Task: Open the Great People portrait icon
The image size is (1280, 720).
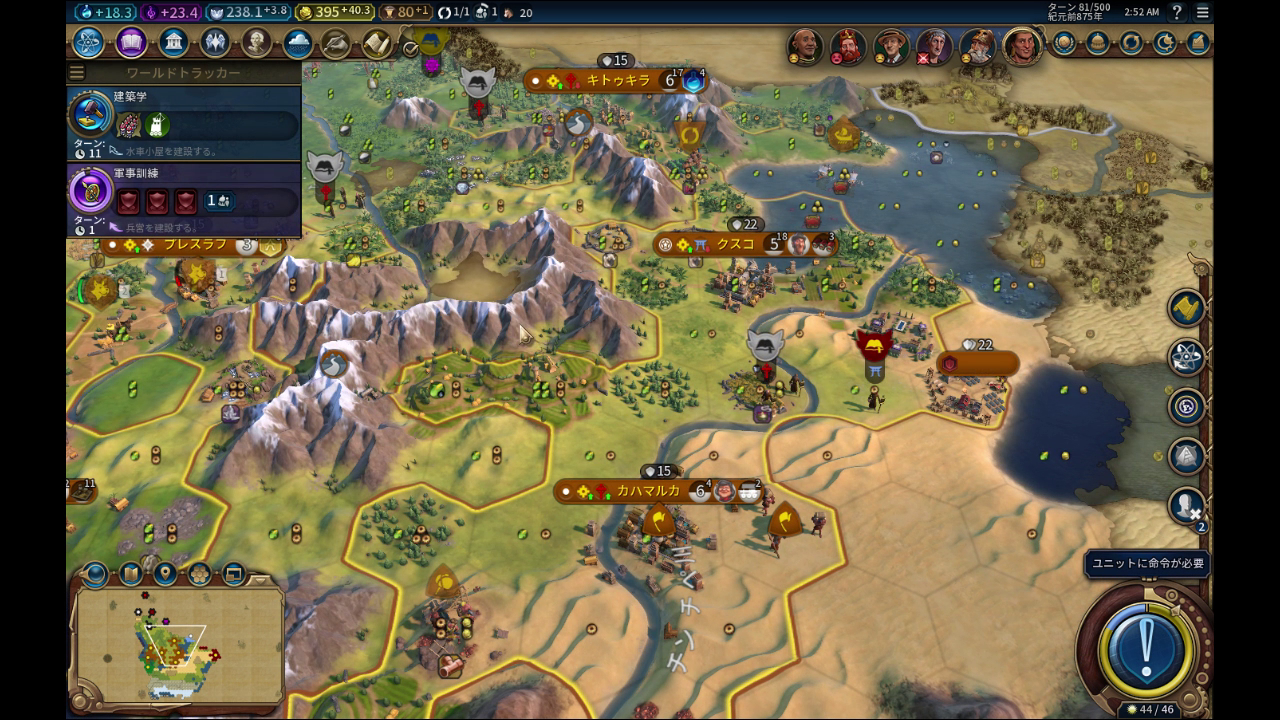Action: coord(257,43)
